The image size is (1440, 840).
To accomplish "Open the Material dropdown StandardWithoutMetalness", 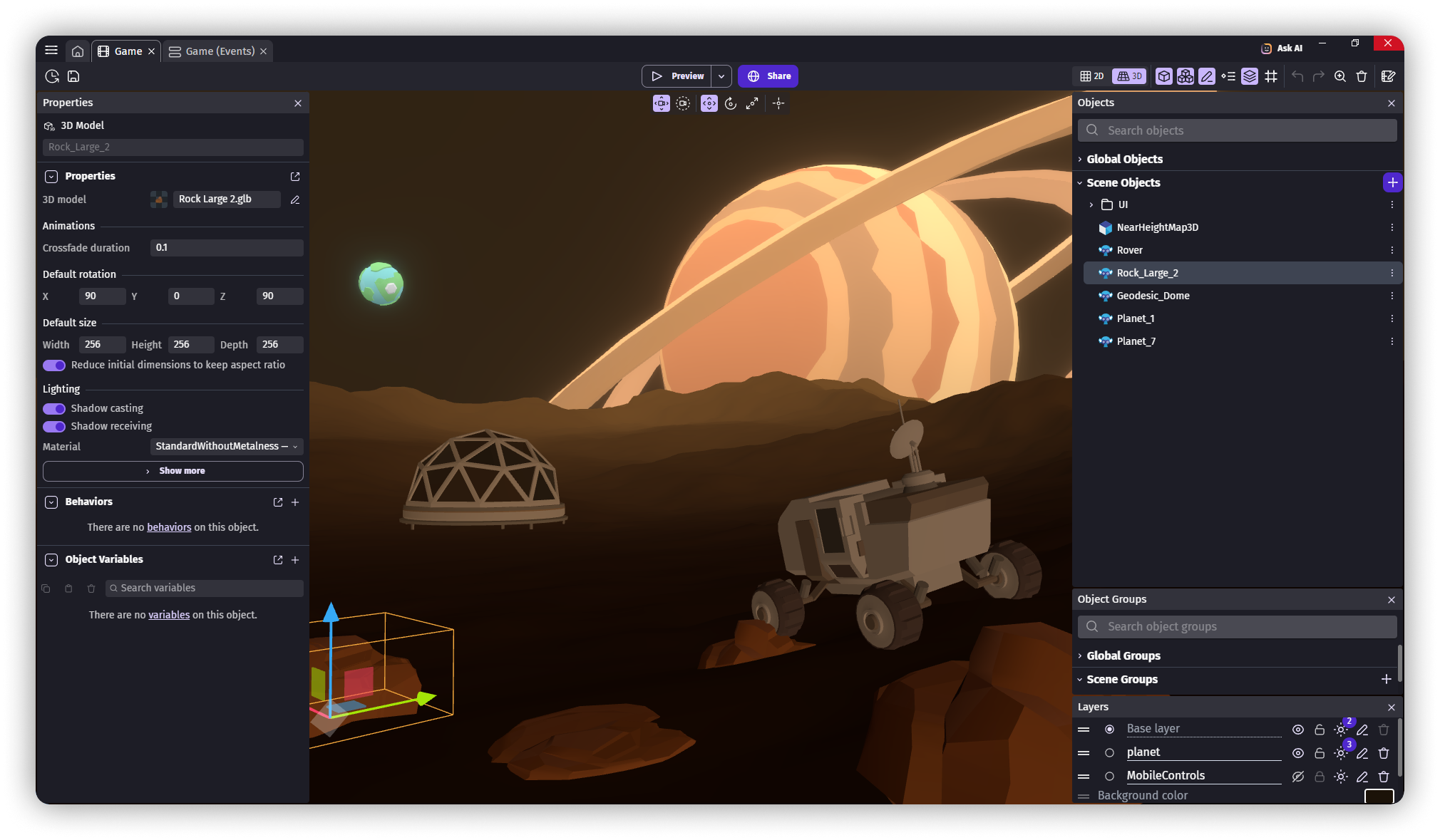I will (x=225, y=446).
